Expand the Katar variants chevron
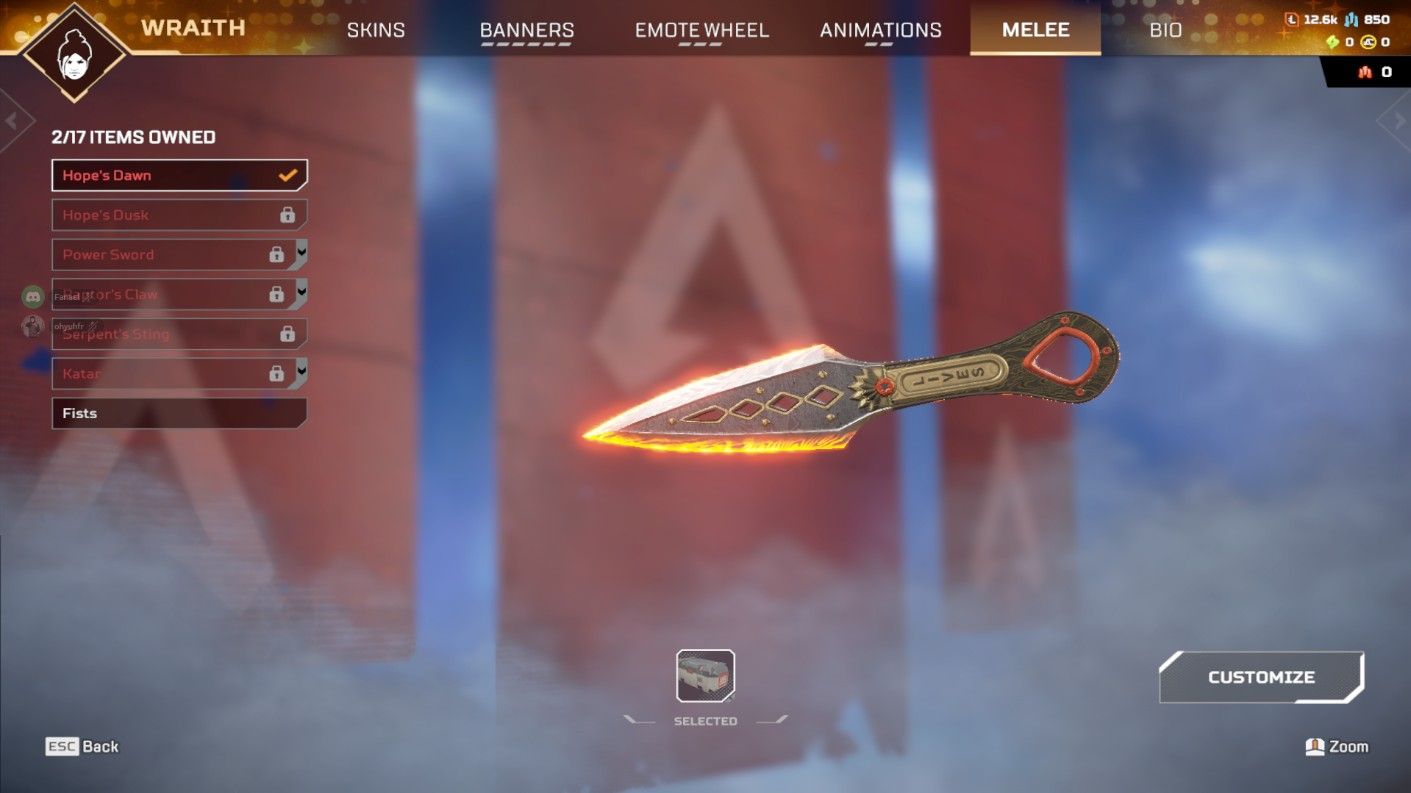 [300, 373]
